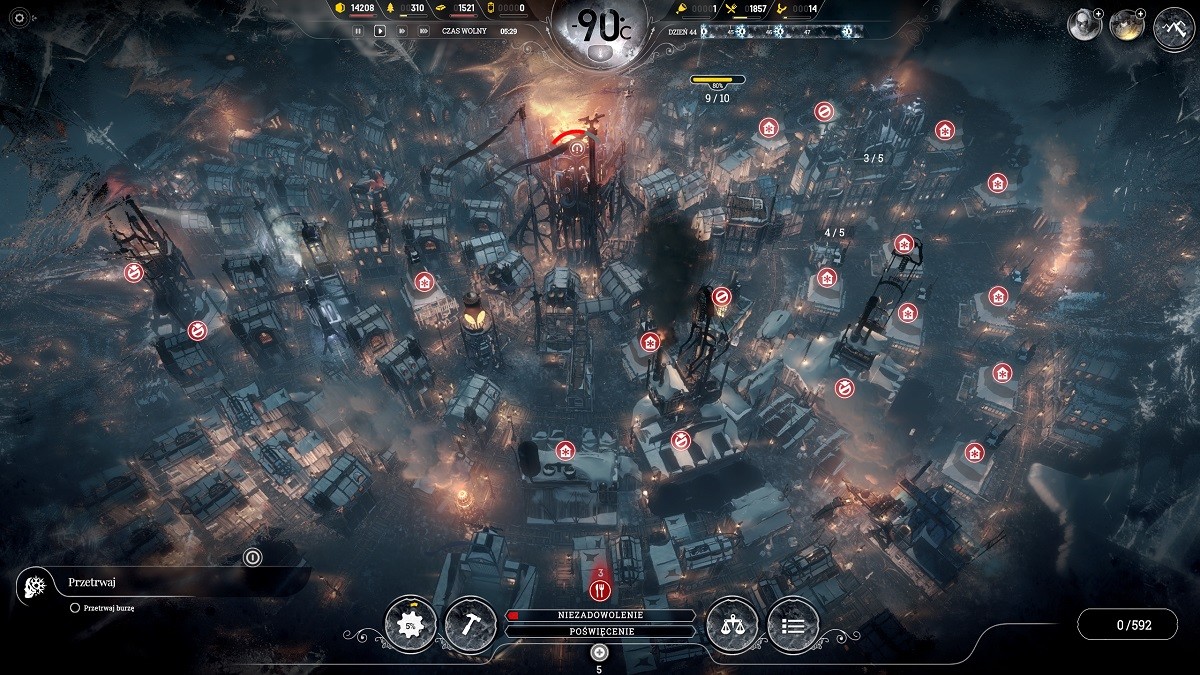Open the economy list panel
Screen dimensions: 1200x675
pyautogui.click(x=793, y=625)
